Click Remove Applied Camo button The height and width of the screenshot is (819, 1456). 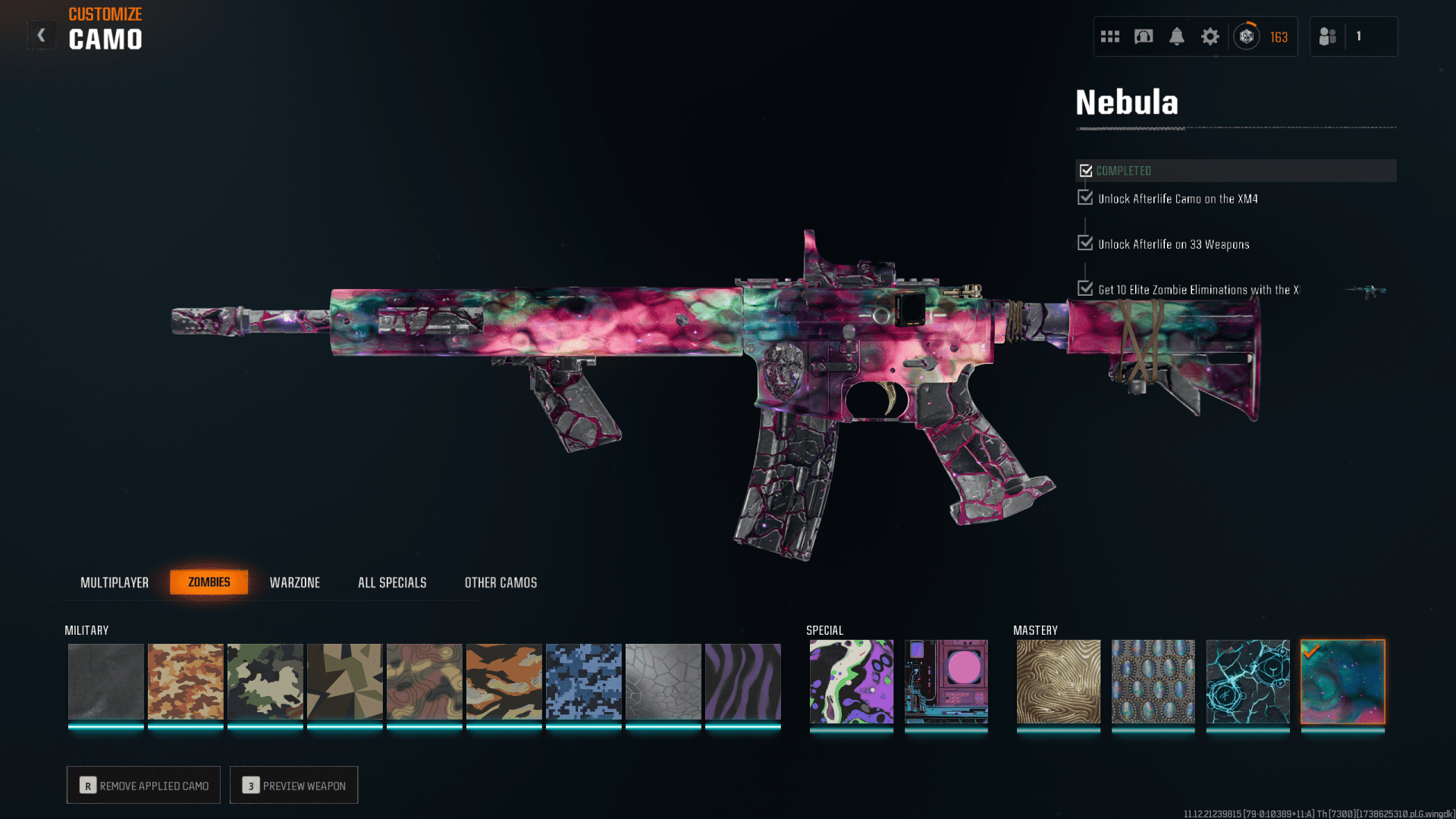click(144, 785)
